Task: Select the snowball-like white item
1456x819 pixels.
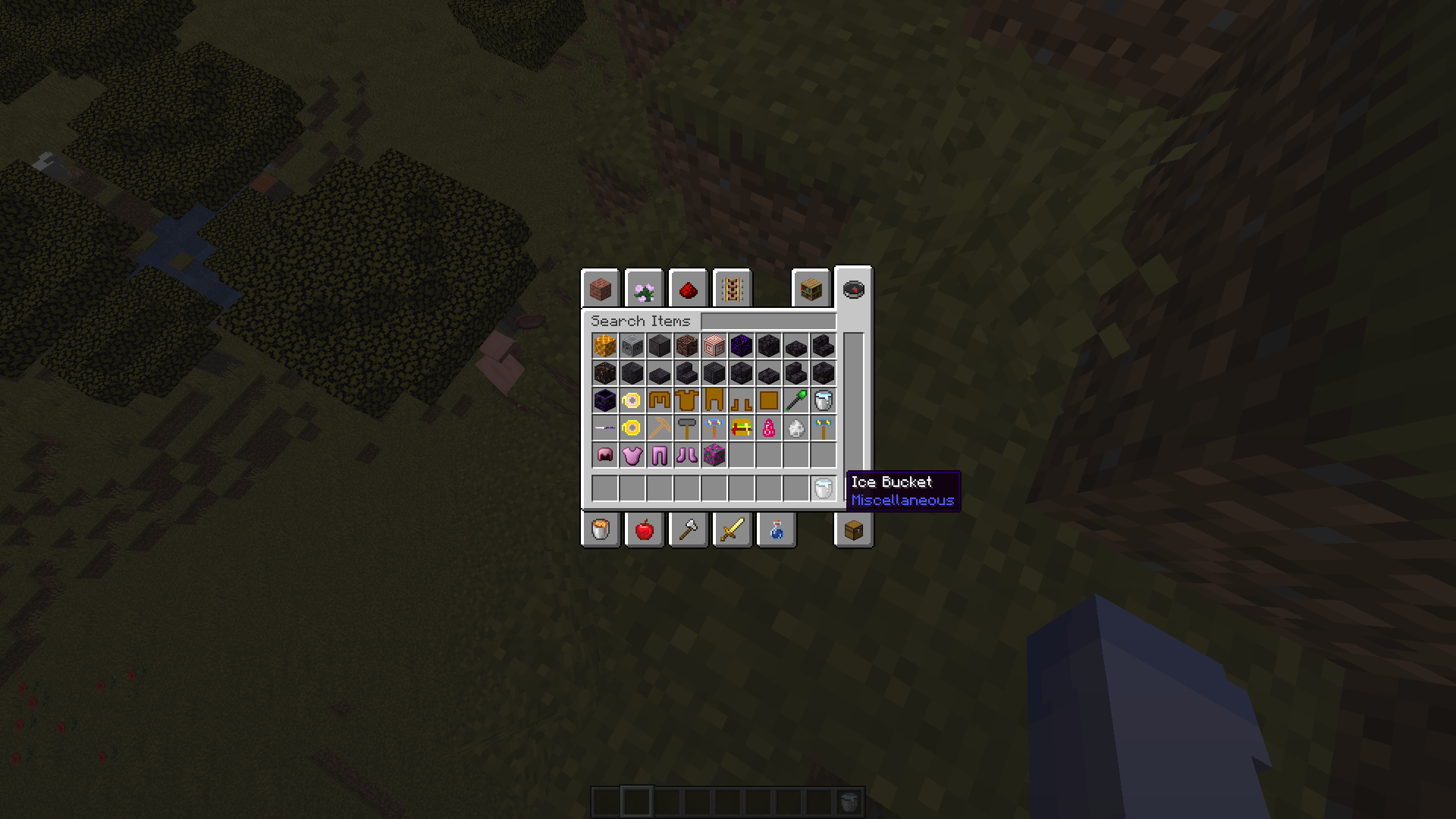Action: click(x=795, y=427)
